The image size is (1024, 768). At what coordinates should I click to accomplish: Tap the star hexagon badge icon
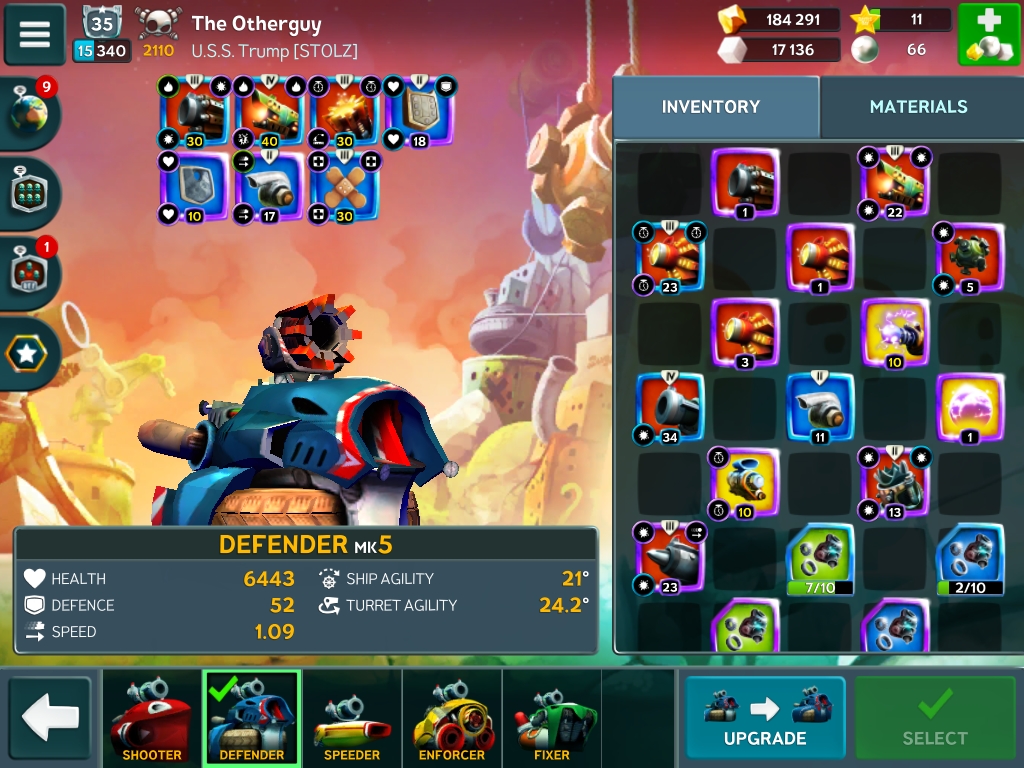[27, 353]
